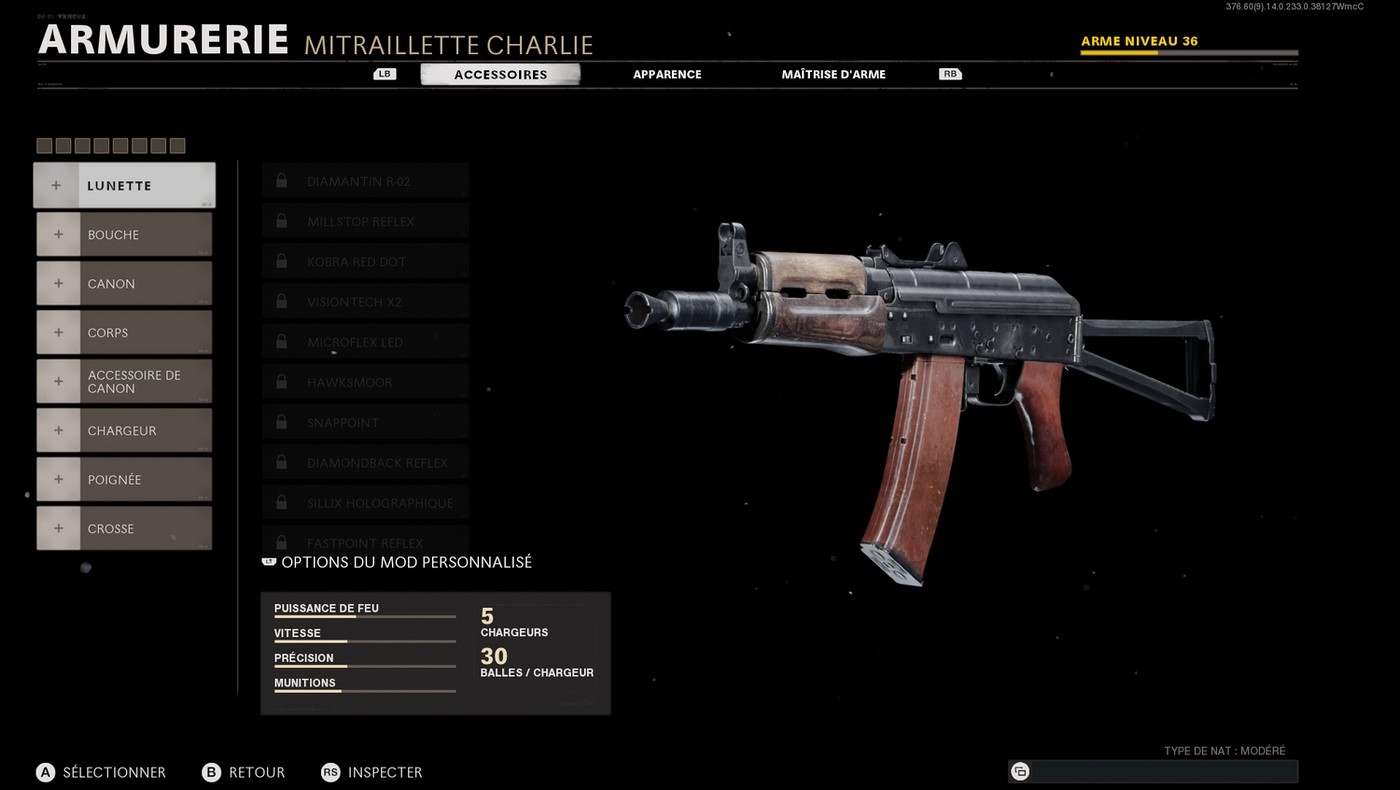Pick the locked Diamondback Reflex sight
This screenshot has height=790, width=1400.
pos(365,463)
